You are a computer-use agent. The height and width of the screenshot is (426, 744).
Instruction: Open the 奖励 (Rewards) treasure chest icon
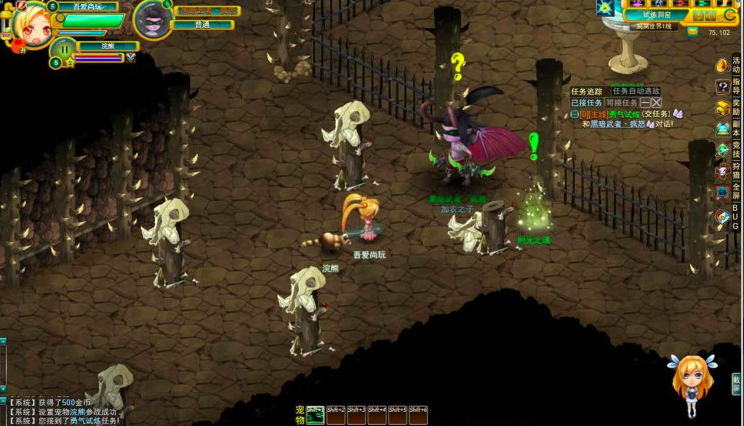point(724,108)
